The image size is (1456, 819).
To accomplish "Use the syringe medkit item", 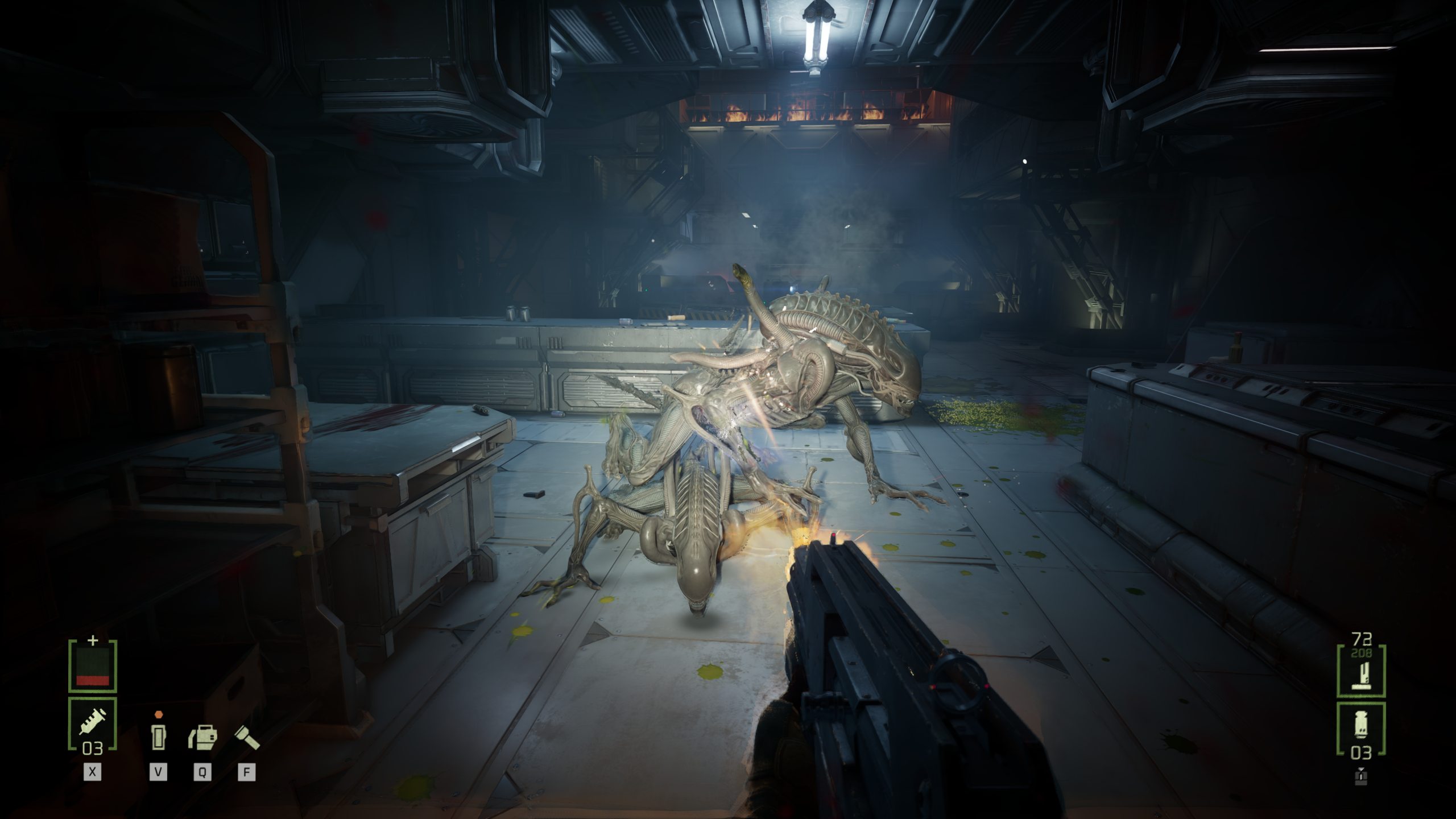I will tap(92, 724).
